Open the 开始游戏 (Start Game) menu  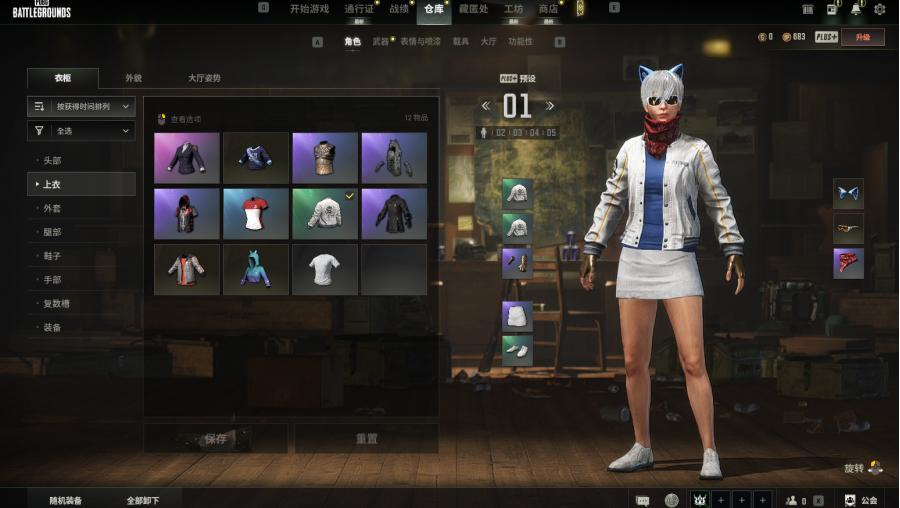309,9
